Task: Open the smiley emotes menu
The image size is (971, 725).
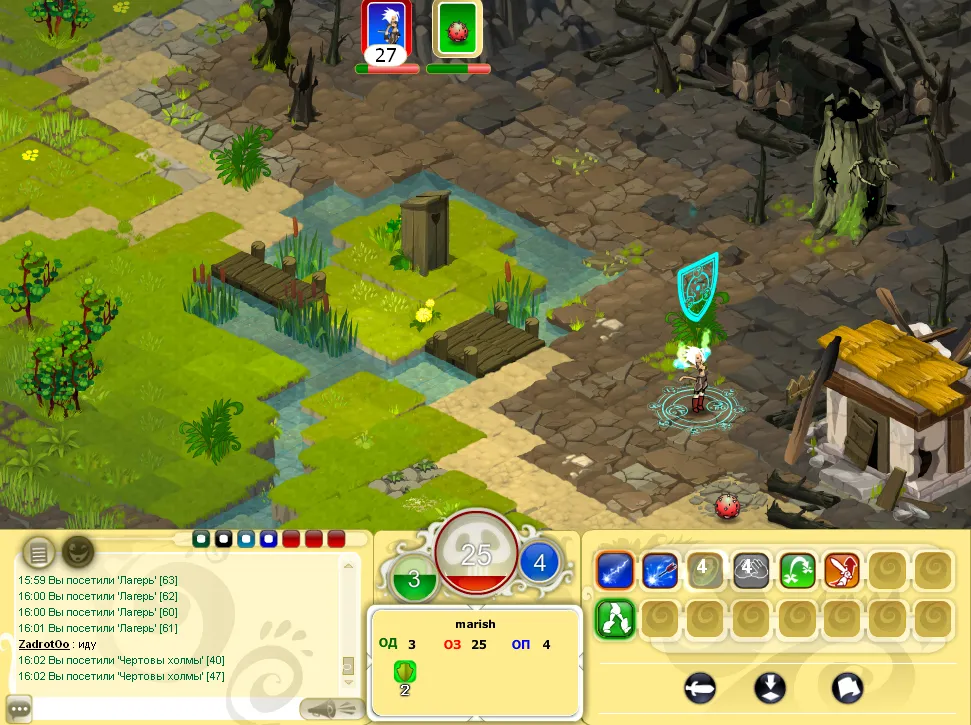Action: tap(78, 550)
